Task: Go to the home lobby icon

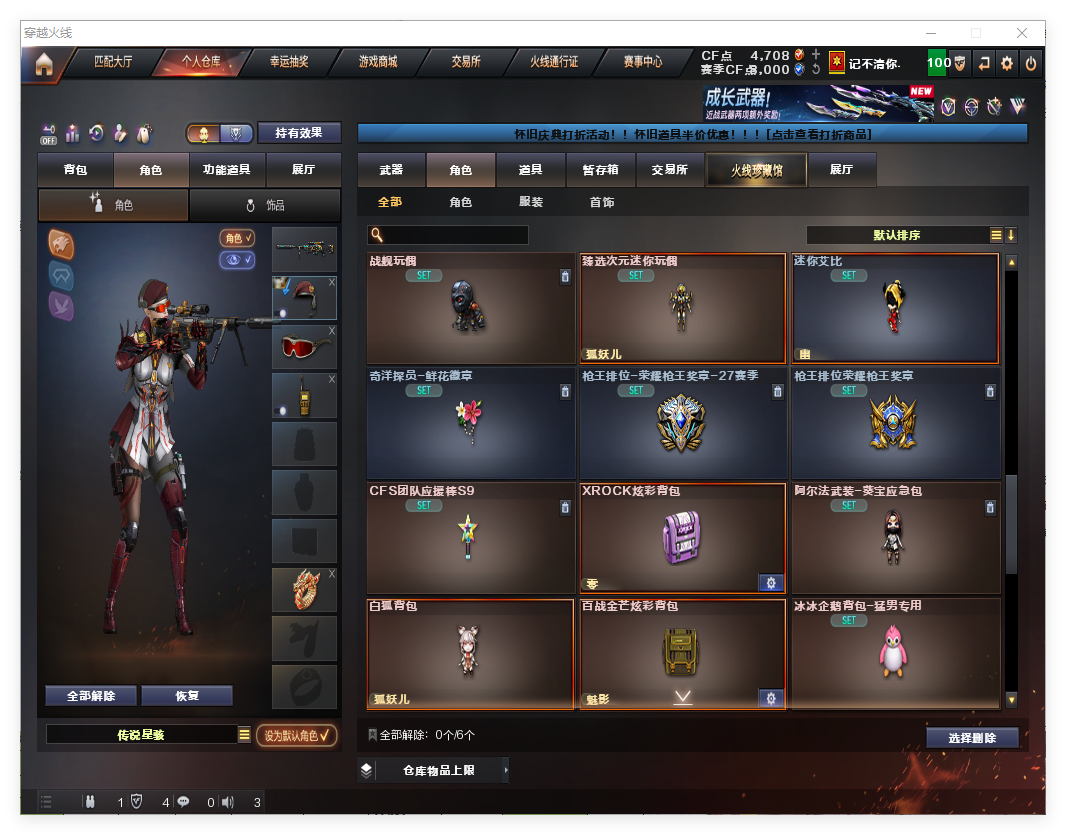Action: [44, 64]
